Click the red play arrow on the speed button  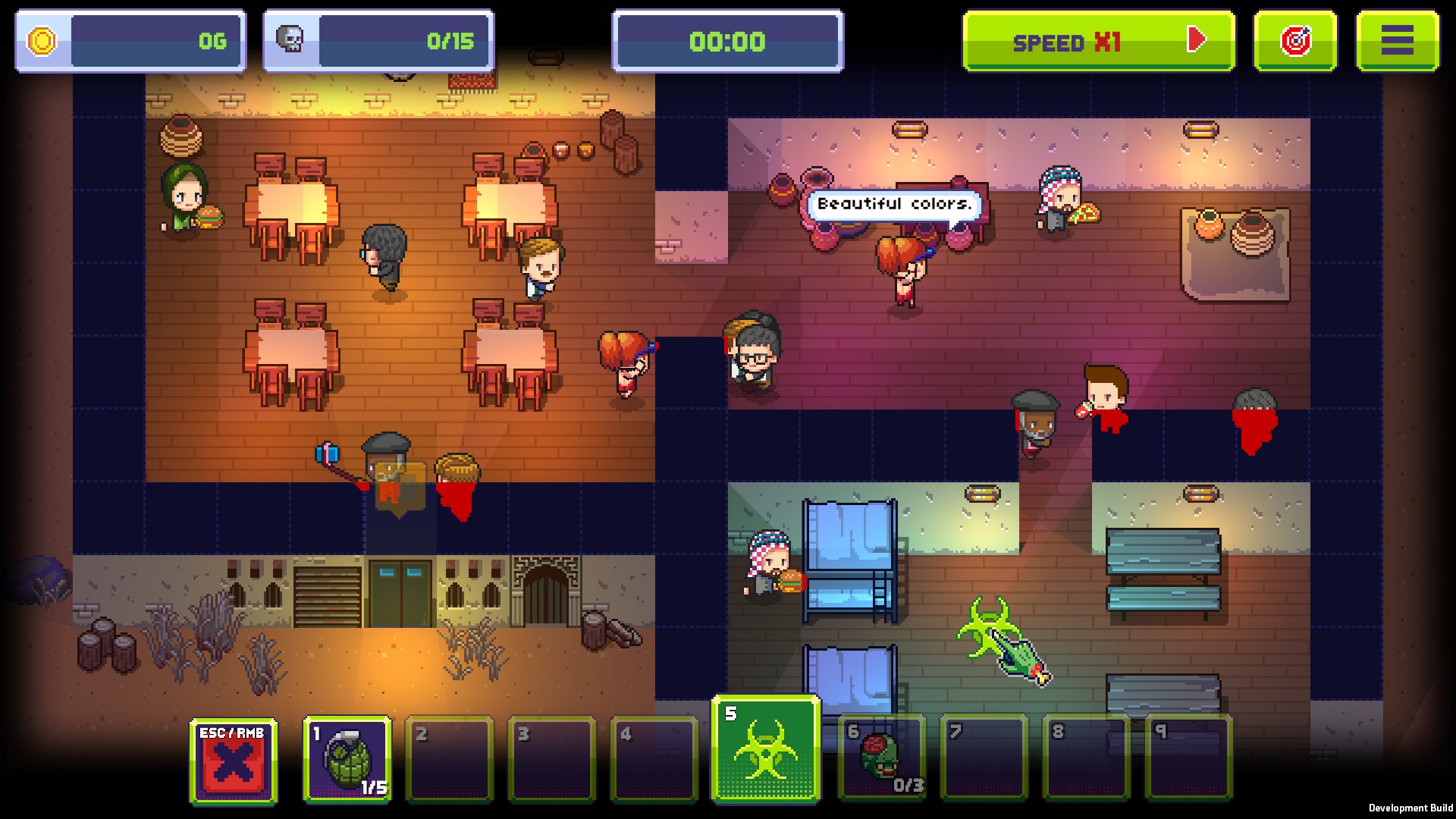click(1196, 41)
